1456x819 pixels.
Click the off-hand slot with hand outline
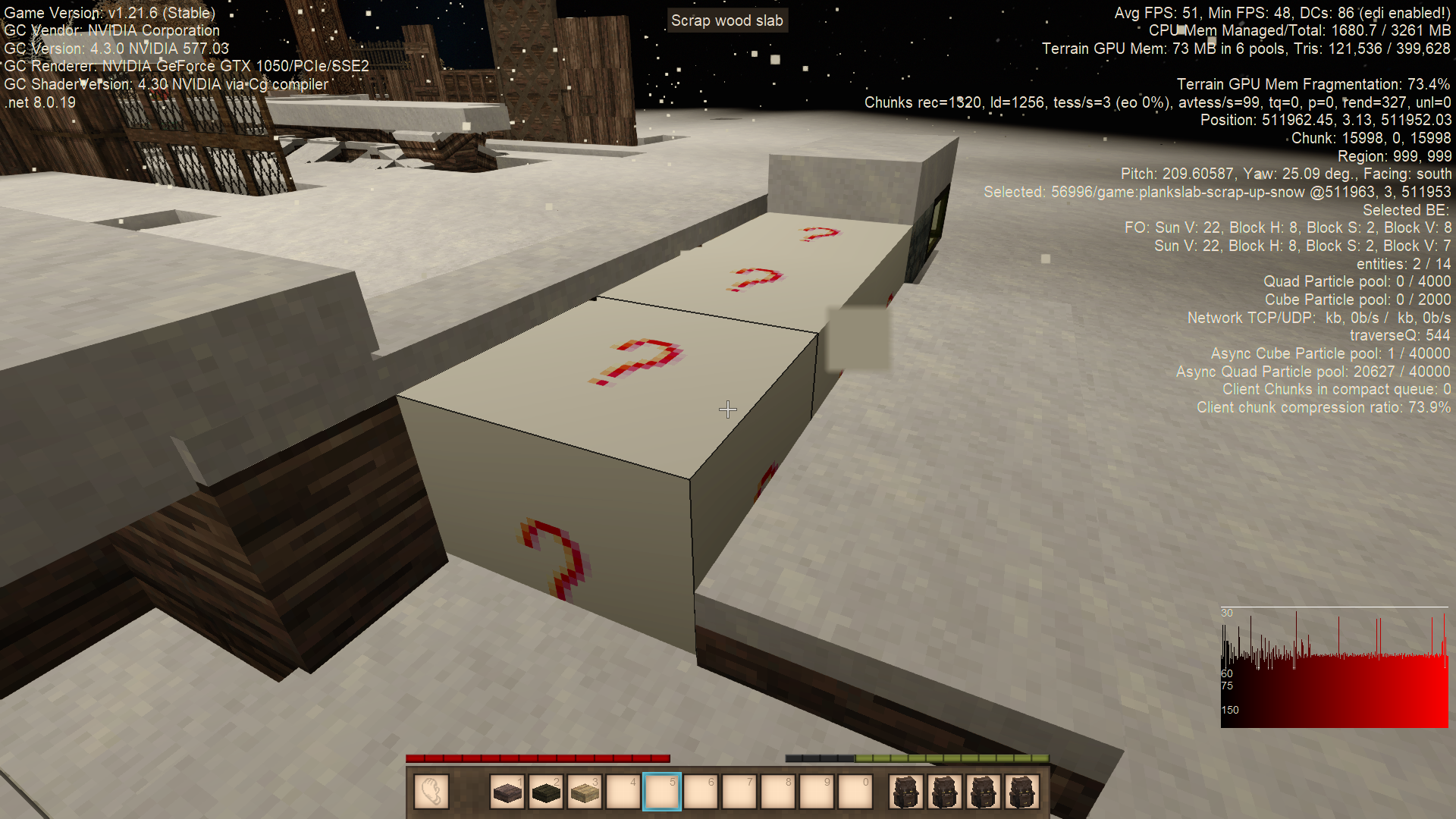point(431,792)
